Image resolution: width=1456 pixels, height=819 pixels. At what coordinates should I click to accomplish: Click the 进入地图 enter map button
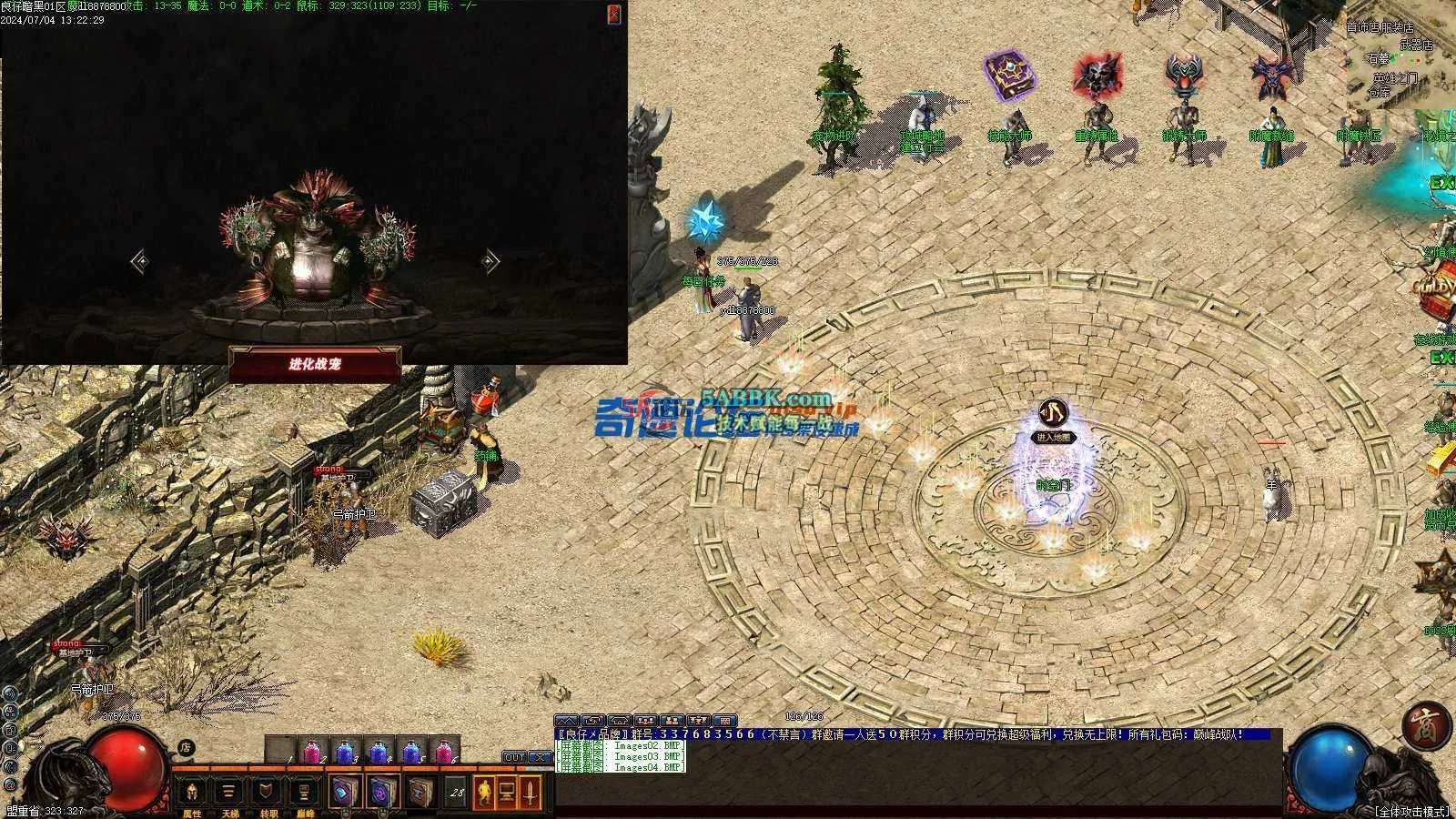click(x=1055, y=438)
